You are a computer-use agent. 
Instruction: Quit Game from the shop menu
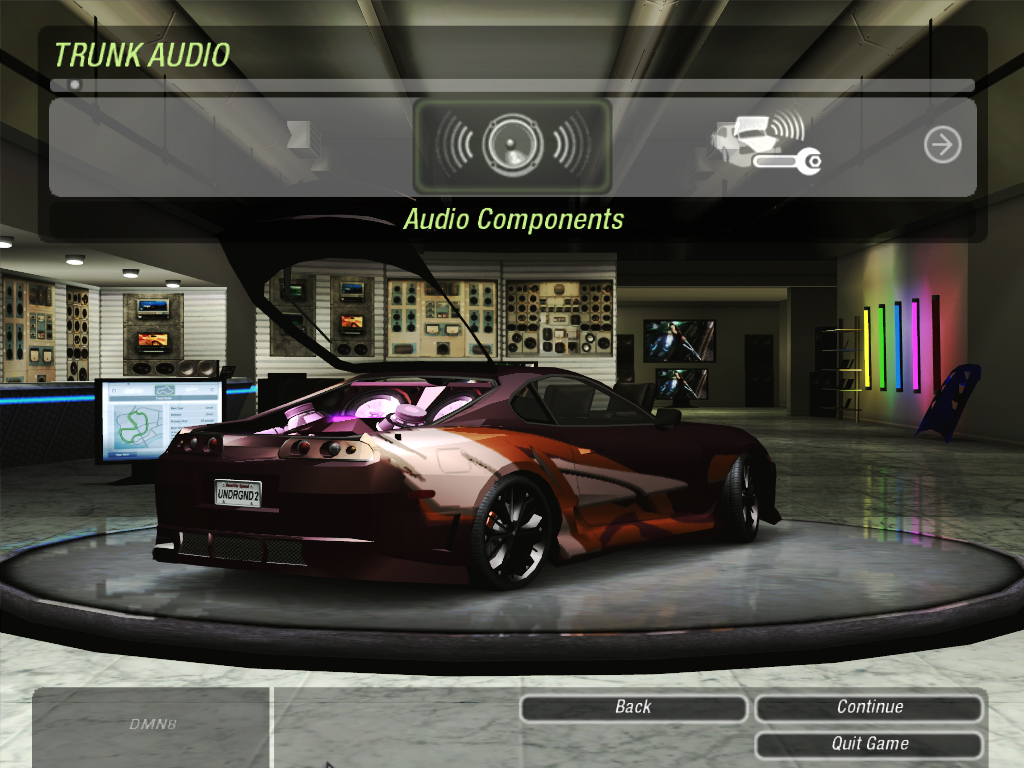pos(869,744)
